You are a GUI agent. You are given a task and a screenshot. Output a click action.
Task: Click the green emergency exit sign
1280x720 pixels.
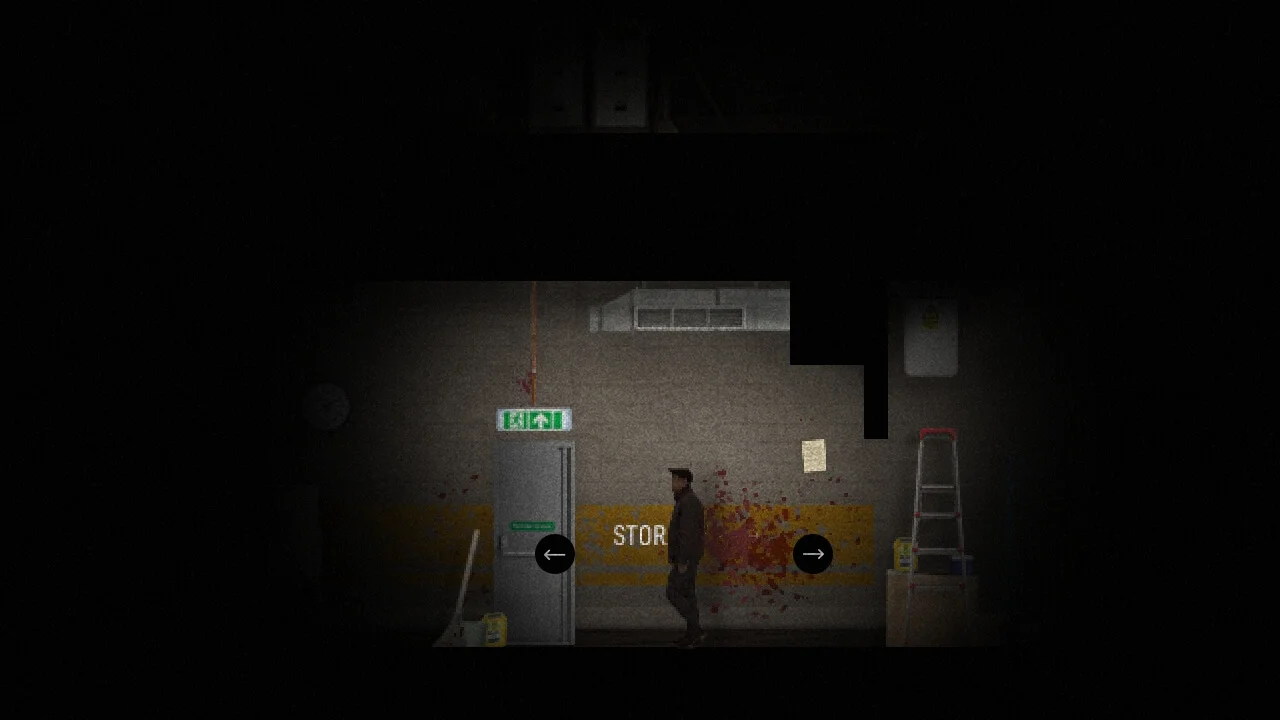533,420
